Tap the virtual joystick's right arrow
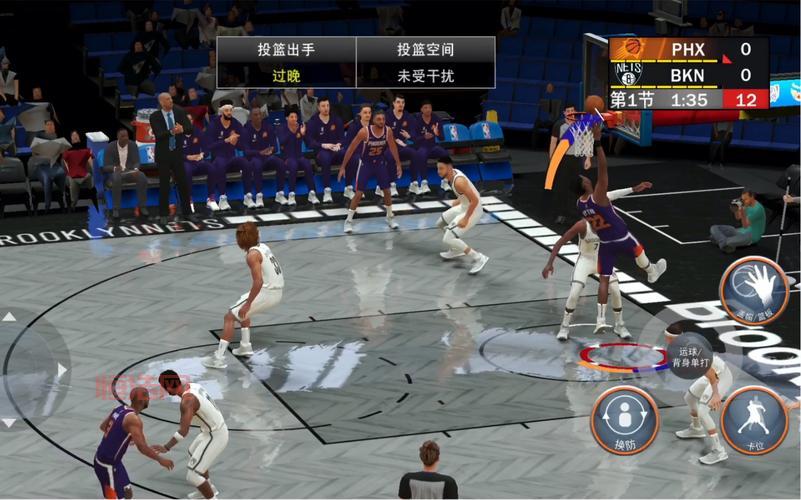Viewport: 801px width, 500px height. (x=62, y=370)
